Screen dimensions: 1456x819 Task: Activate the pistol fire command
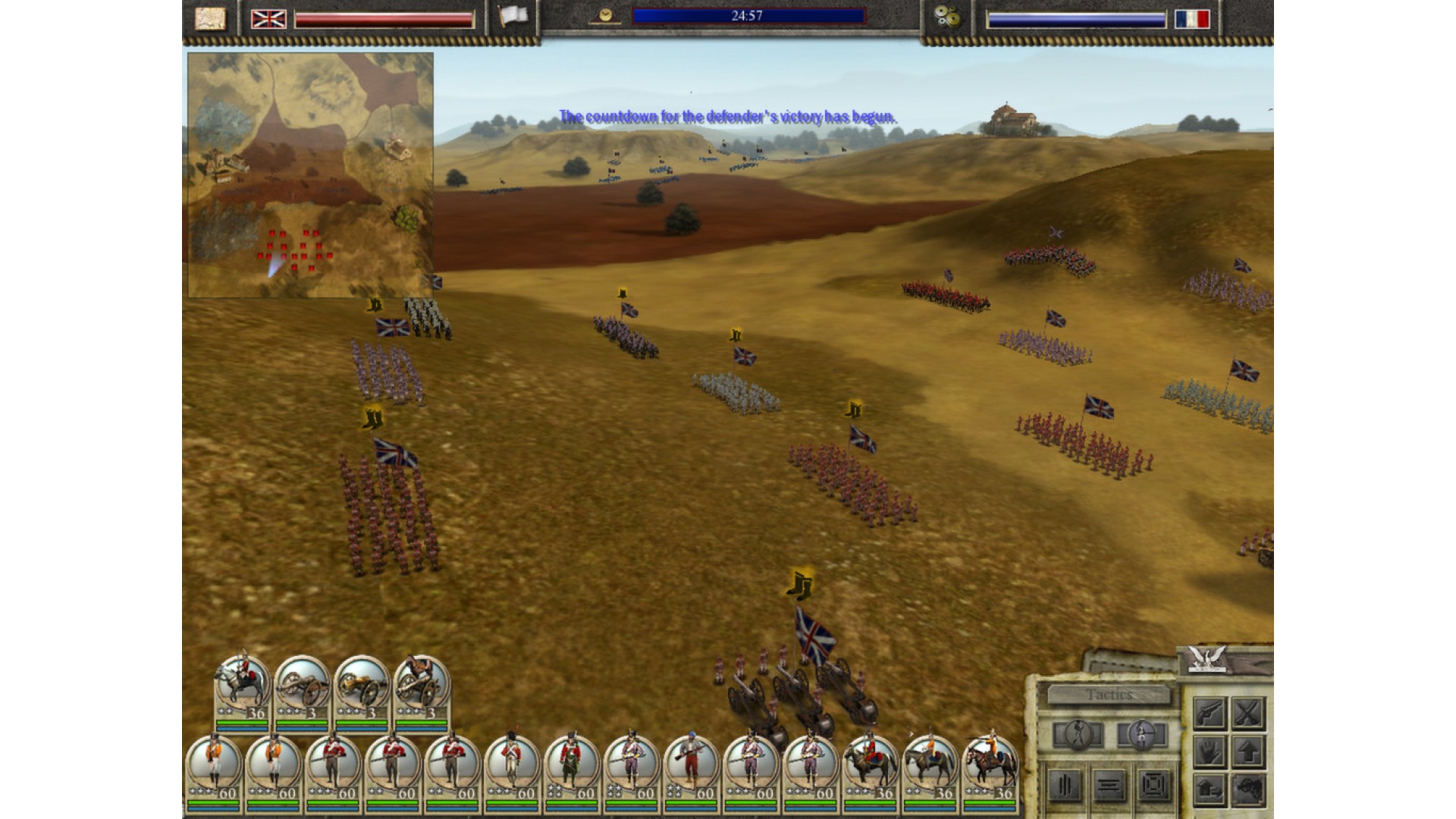[x=1209, y=713]
